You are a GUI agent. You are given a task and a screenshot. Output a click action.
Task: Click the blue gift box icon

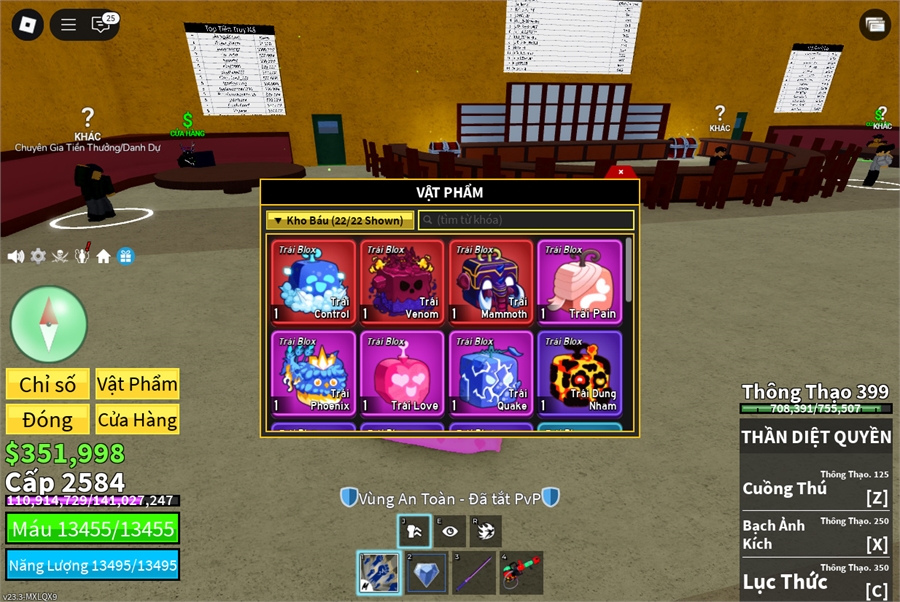(126, 256)
